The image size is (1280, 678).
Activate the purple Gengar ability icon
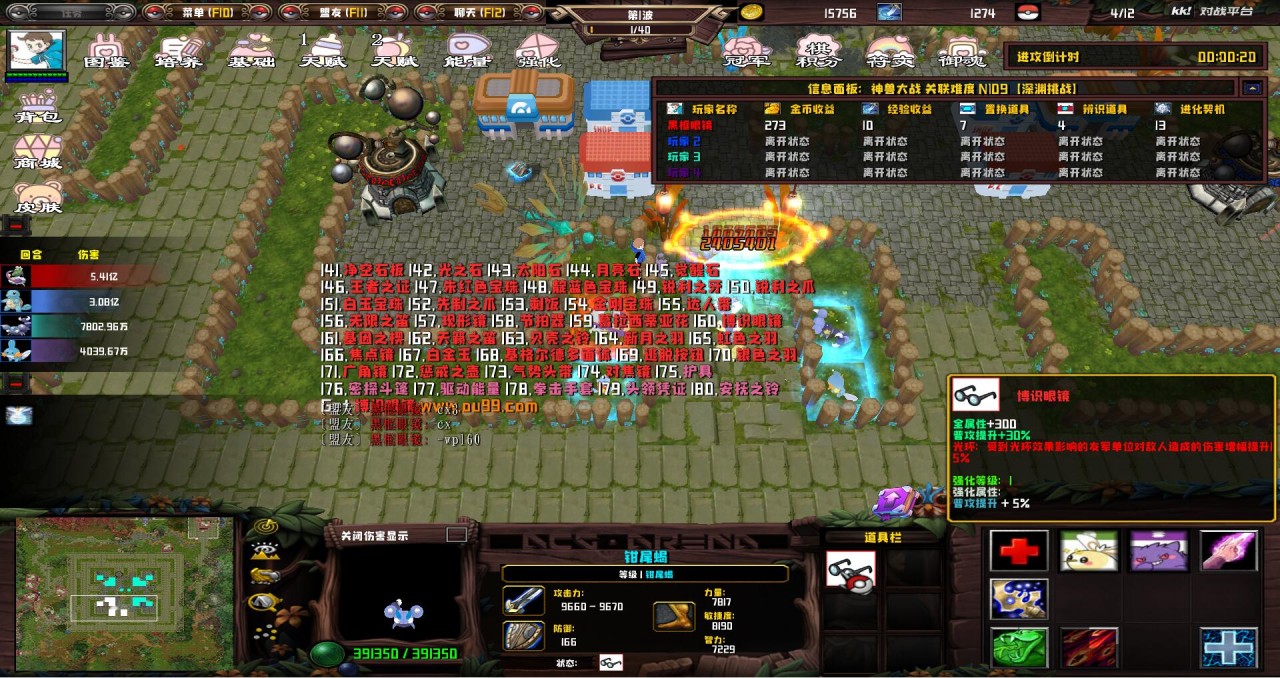tap(1158, 551)
